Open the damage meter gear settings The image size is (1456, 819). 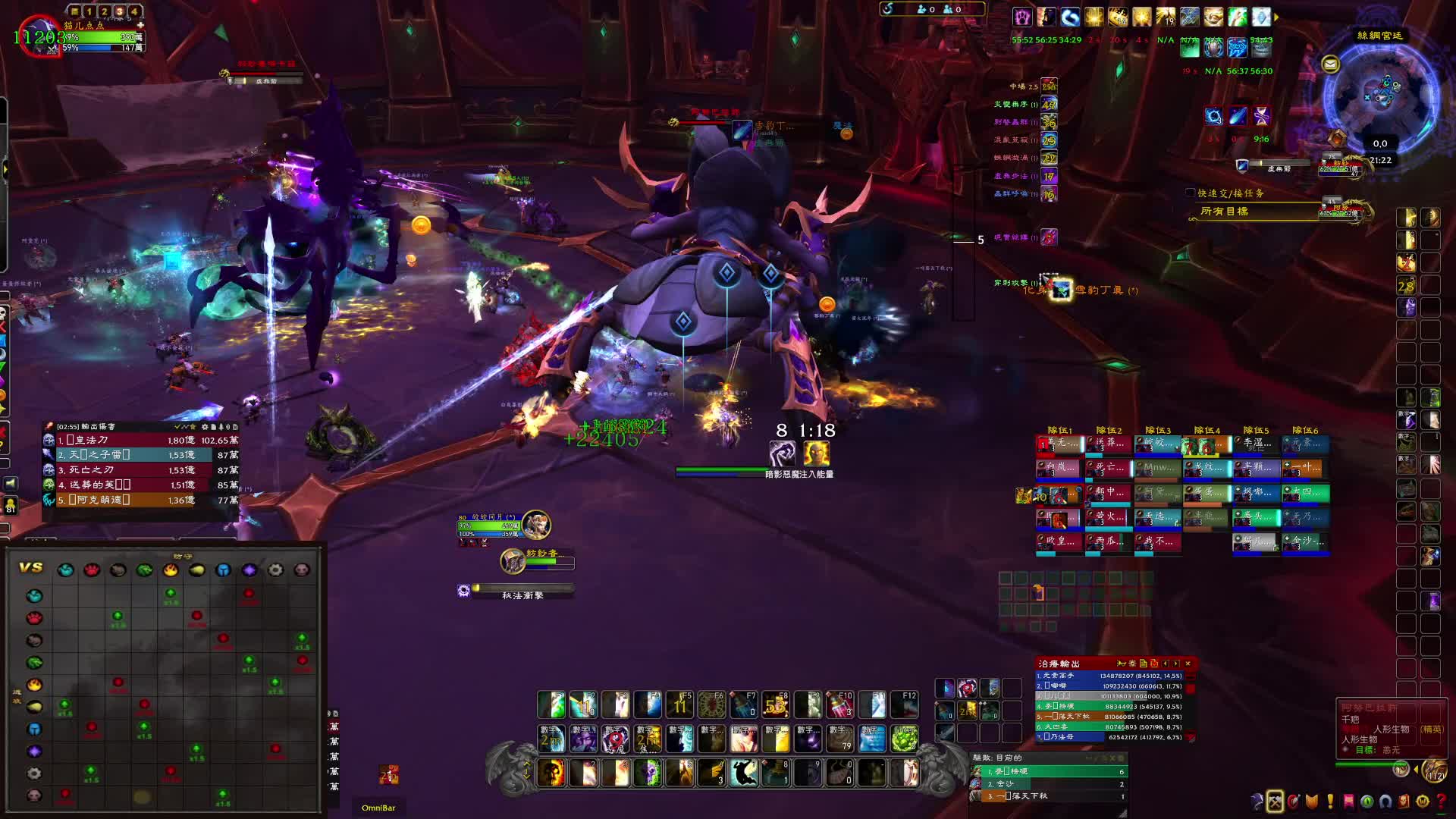(x=206, y=427)
